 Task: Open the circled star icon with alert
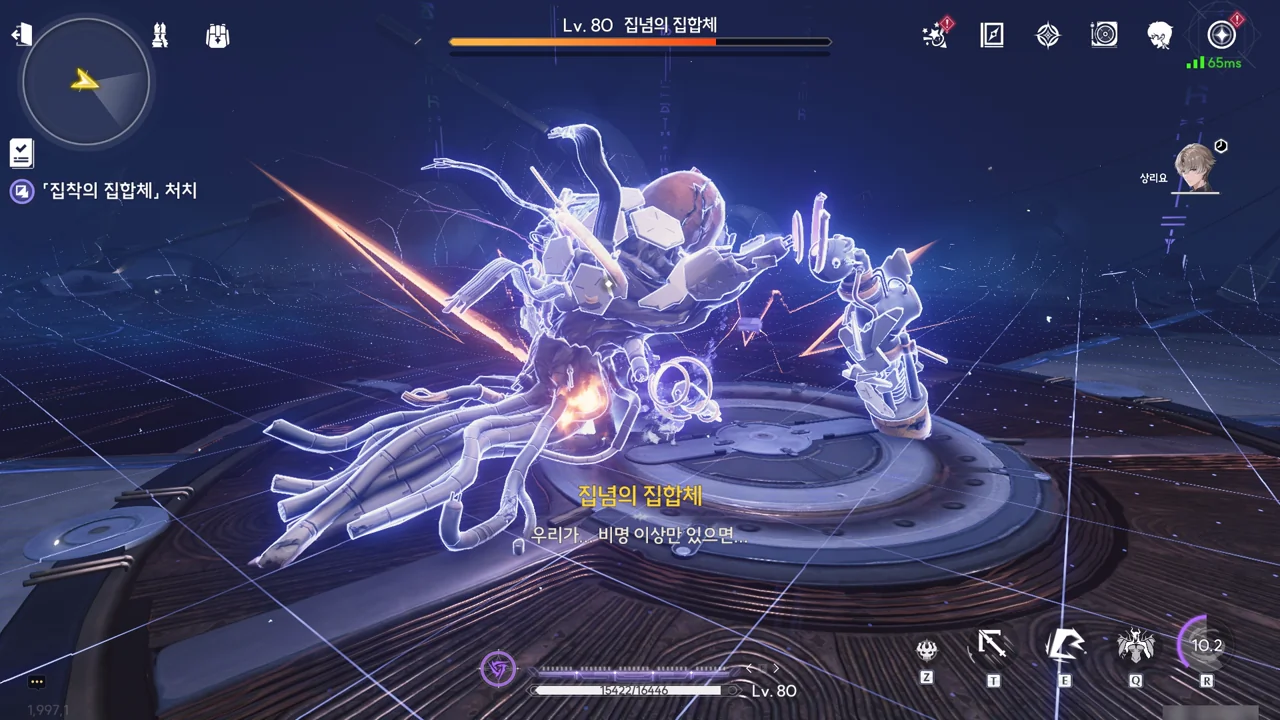coord(1221,36)
